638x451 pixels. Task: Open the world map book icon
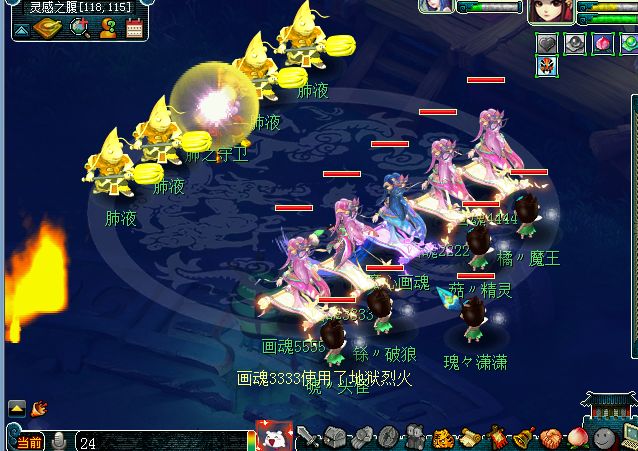pyautogui.click(x=48, y=27)
